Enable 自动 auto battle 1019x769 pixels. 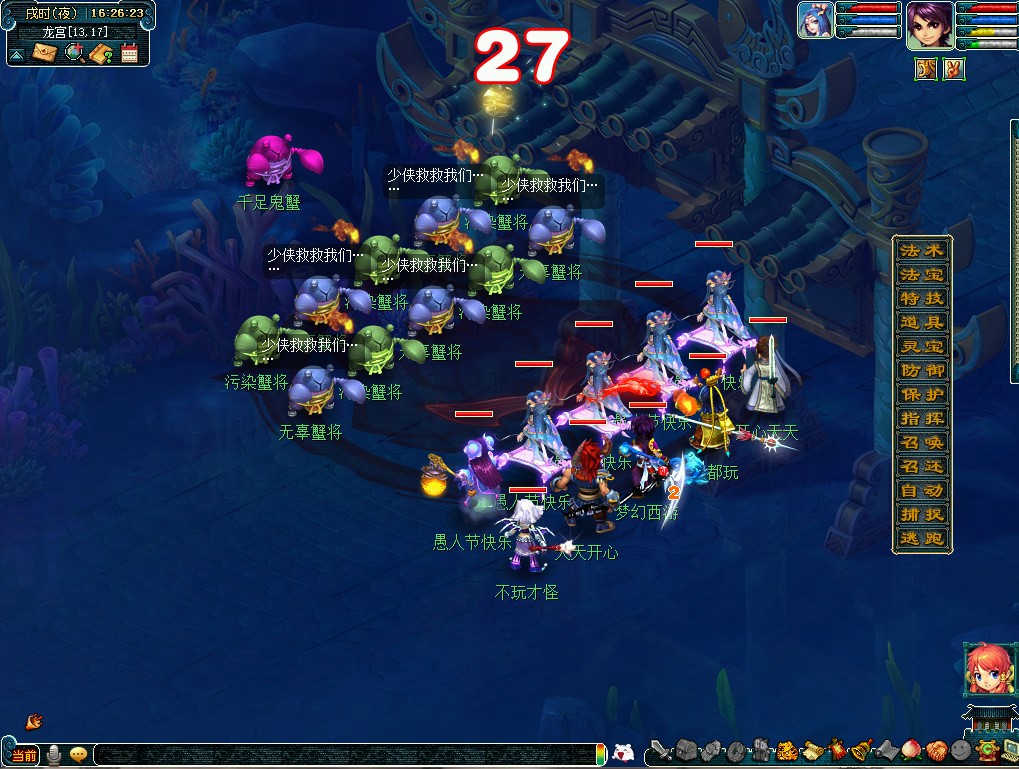pos(921,490)
